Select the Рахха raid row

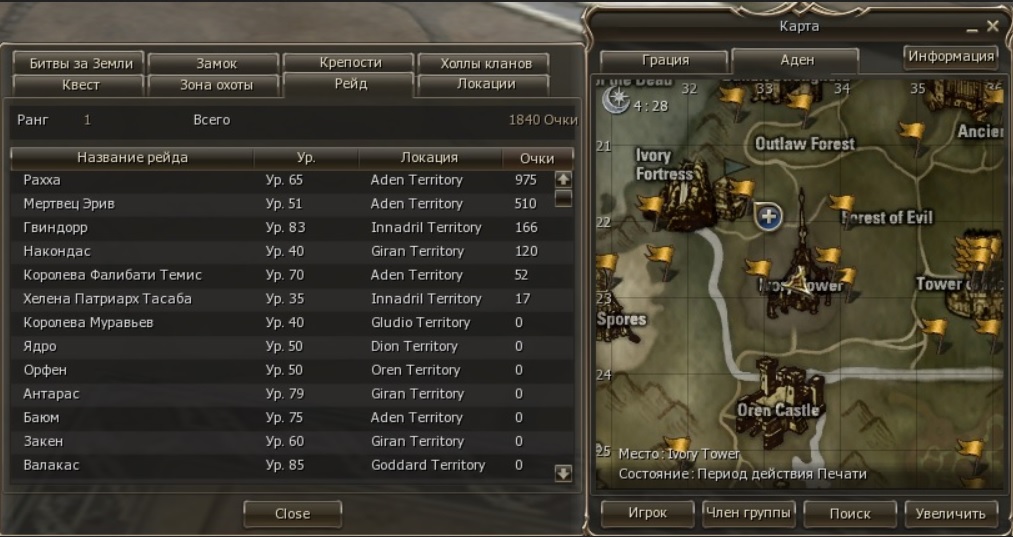280,180
